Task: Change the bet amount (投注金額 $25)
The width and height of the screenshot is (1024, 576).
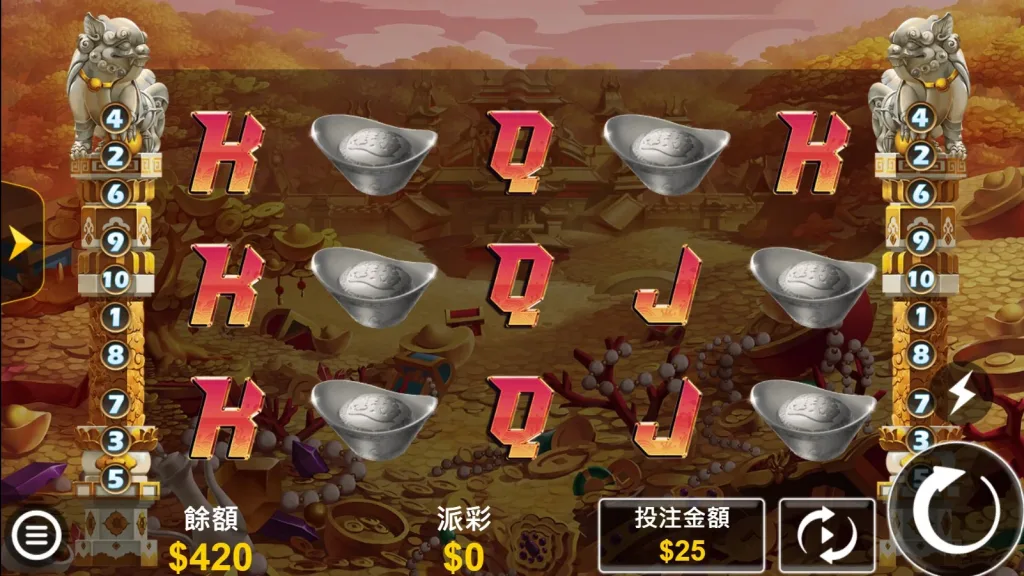Action: pyautogui.click(x=682, y=534)
